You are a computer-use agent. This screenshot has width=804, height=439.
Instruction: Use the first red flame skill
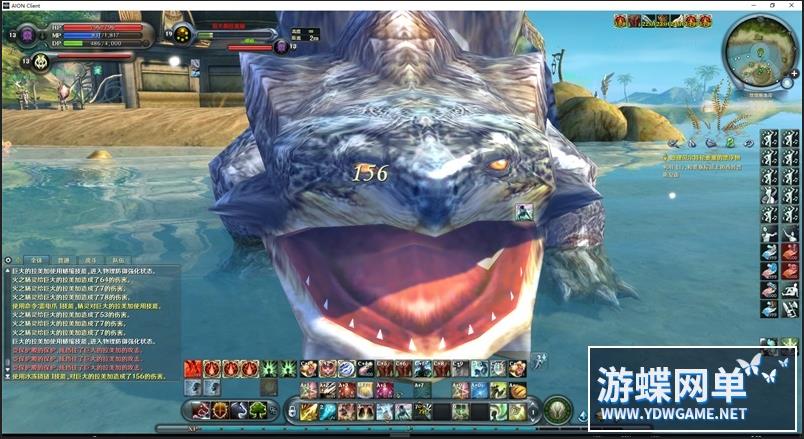pyautogui.click(x=193, y=368)
